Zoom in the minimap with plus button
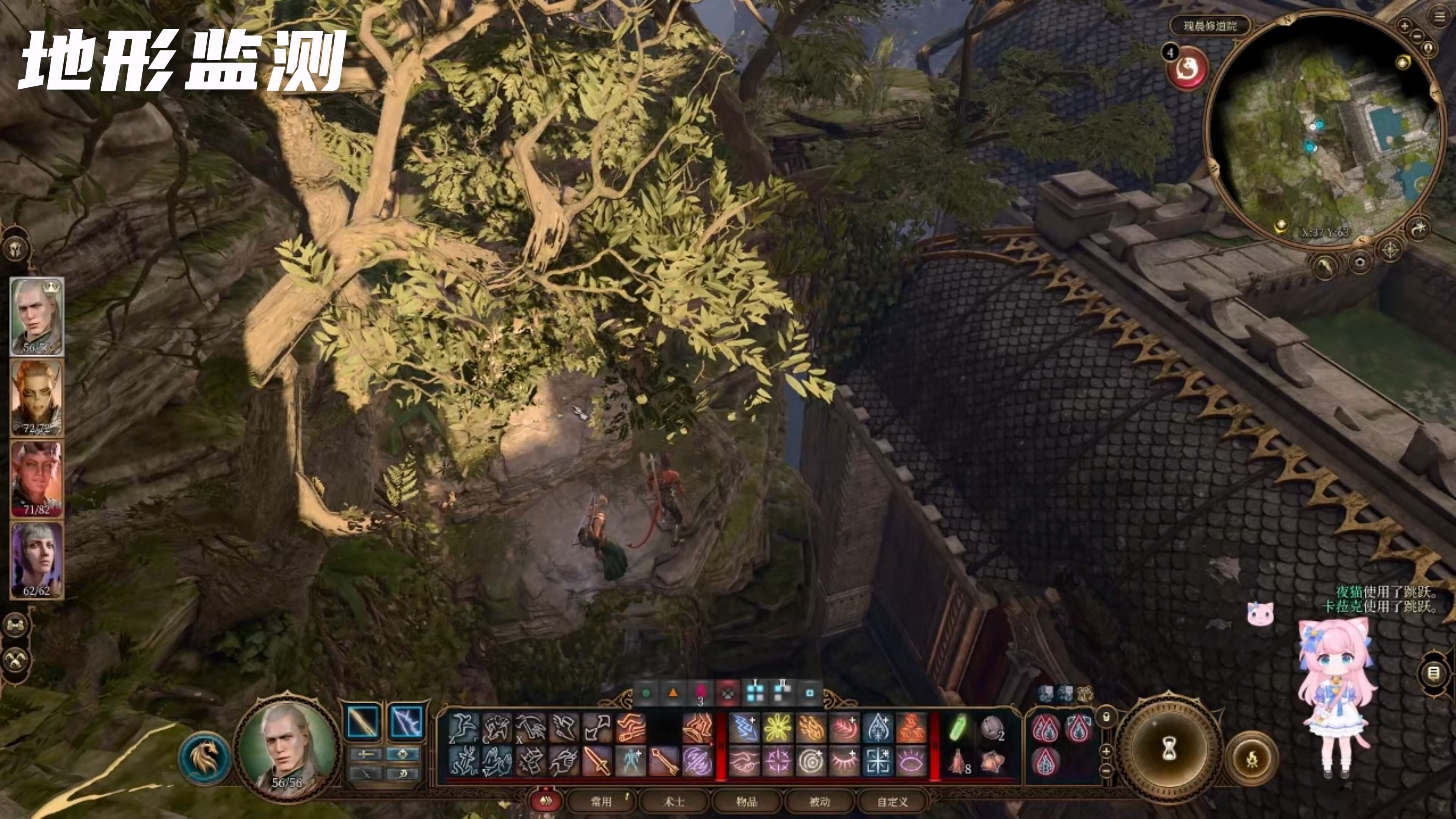 click(1405, 26)
